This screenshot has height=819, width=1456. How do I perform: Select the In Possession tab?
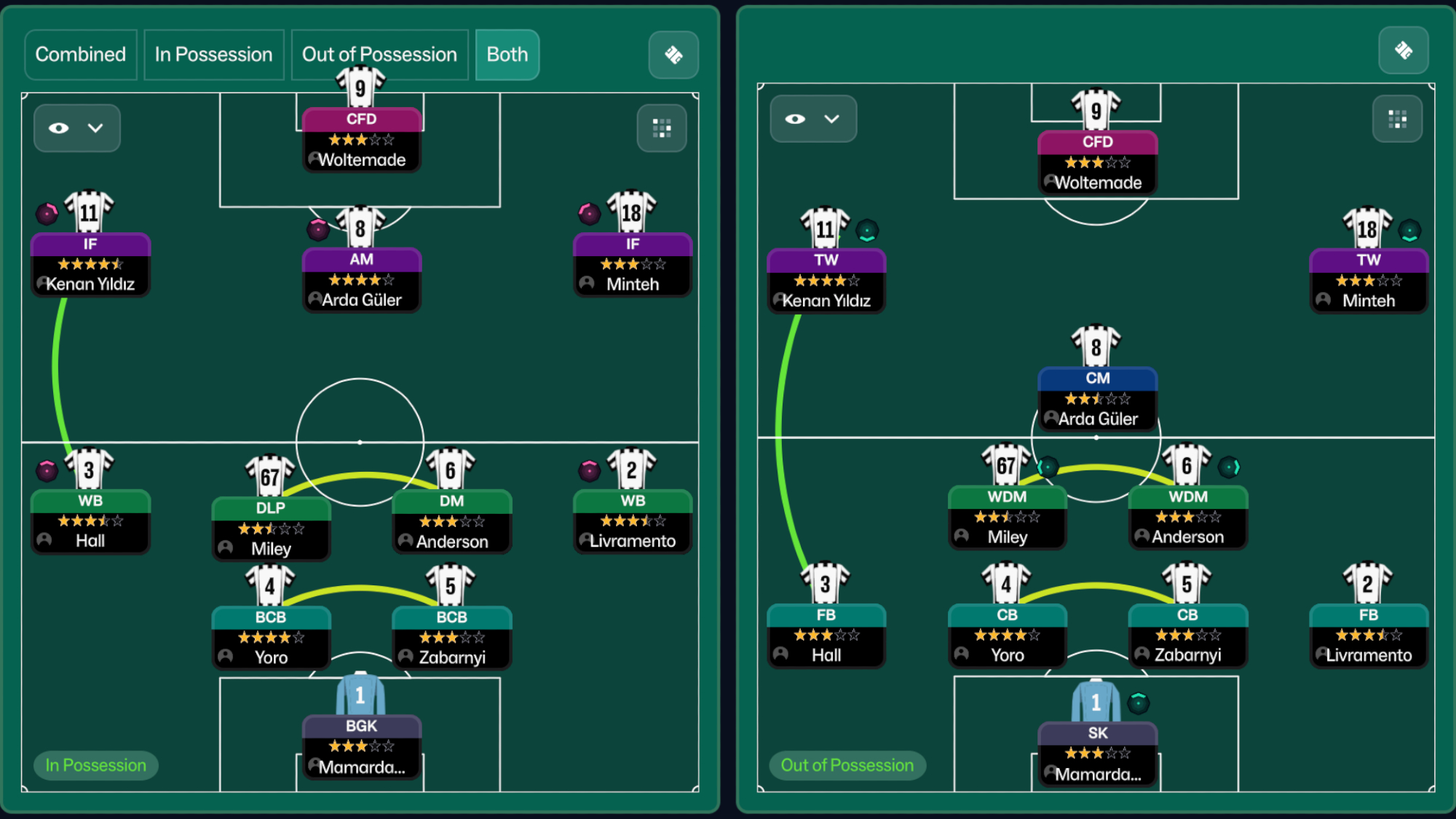point(213,55)
